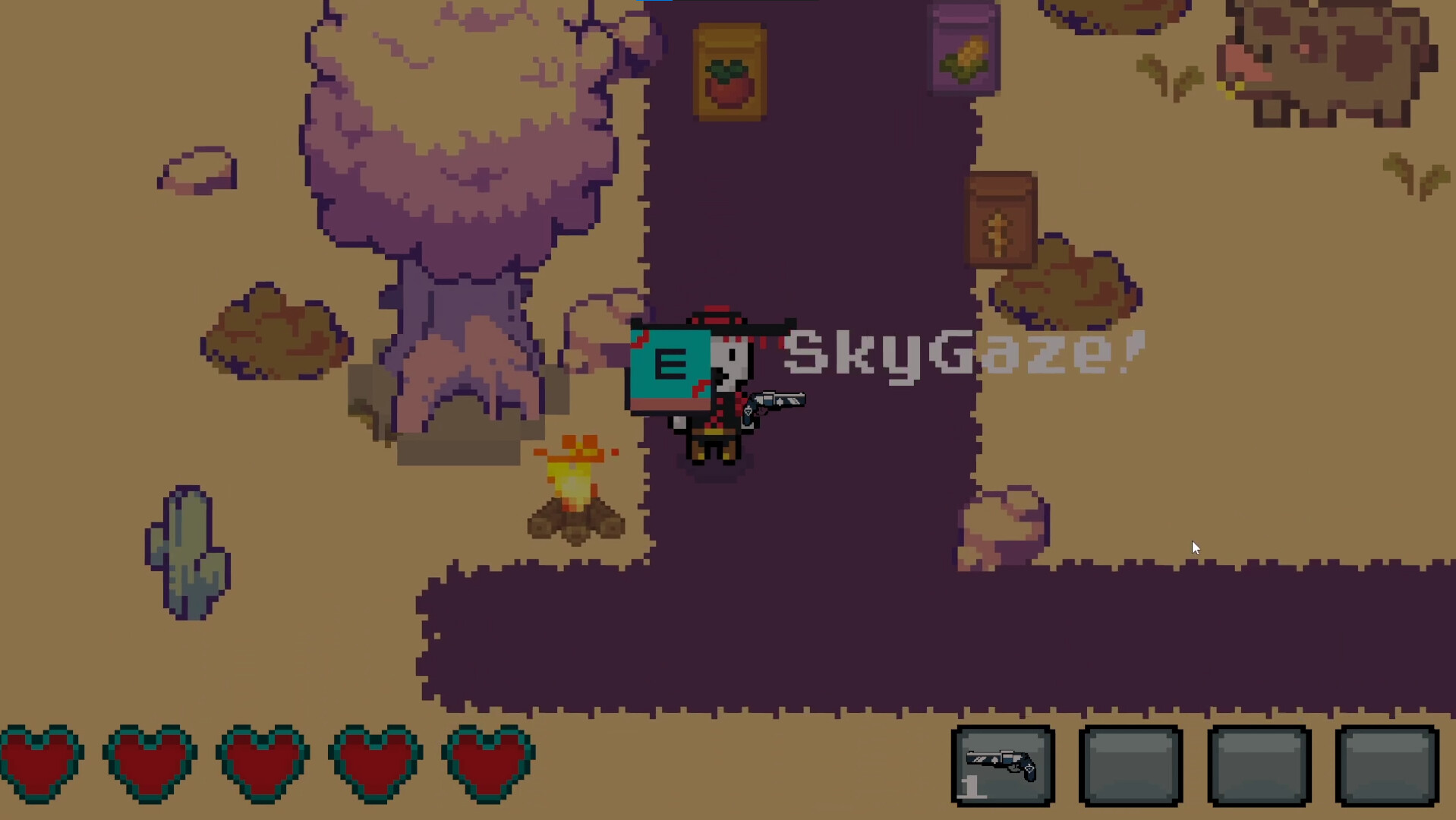The width and height of the screenshot is (1456, 820).
Task: Pick up the tomato seed packet
Action: [x=727, y=72]
